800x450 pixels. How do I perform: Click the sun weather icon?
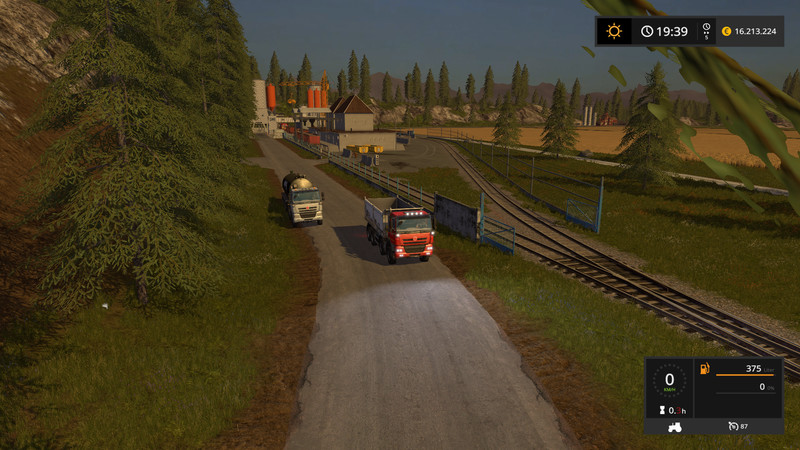(x=613, y=31)
